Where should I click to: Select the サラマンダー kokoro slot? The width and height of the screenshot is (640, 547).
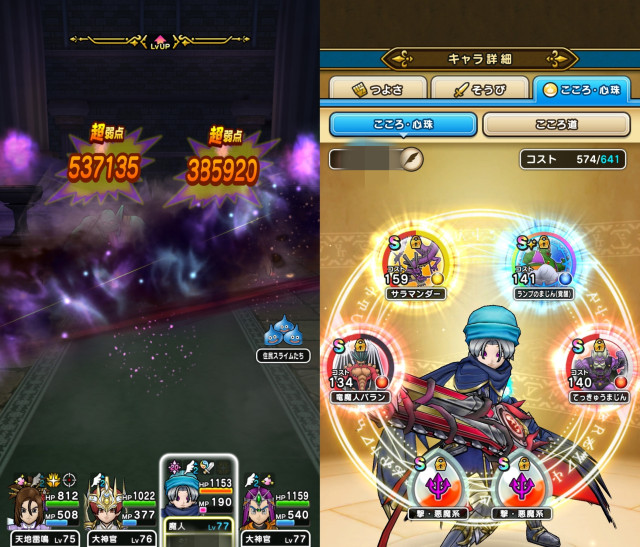click(417, 263)
